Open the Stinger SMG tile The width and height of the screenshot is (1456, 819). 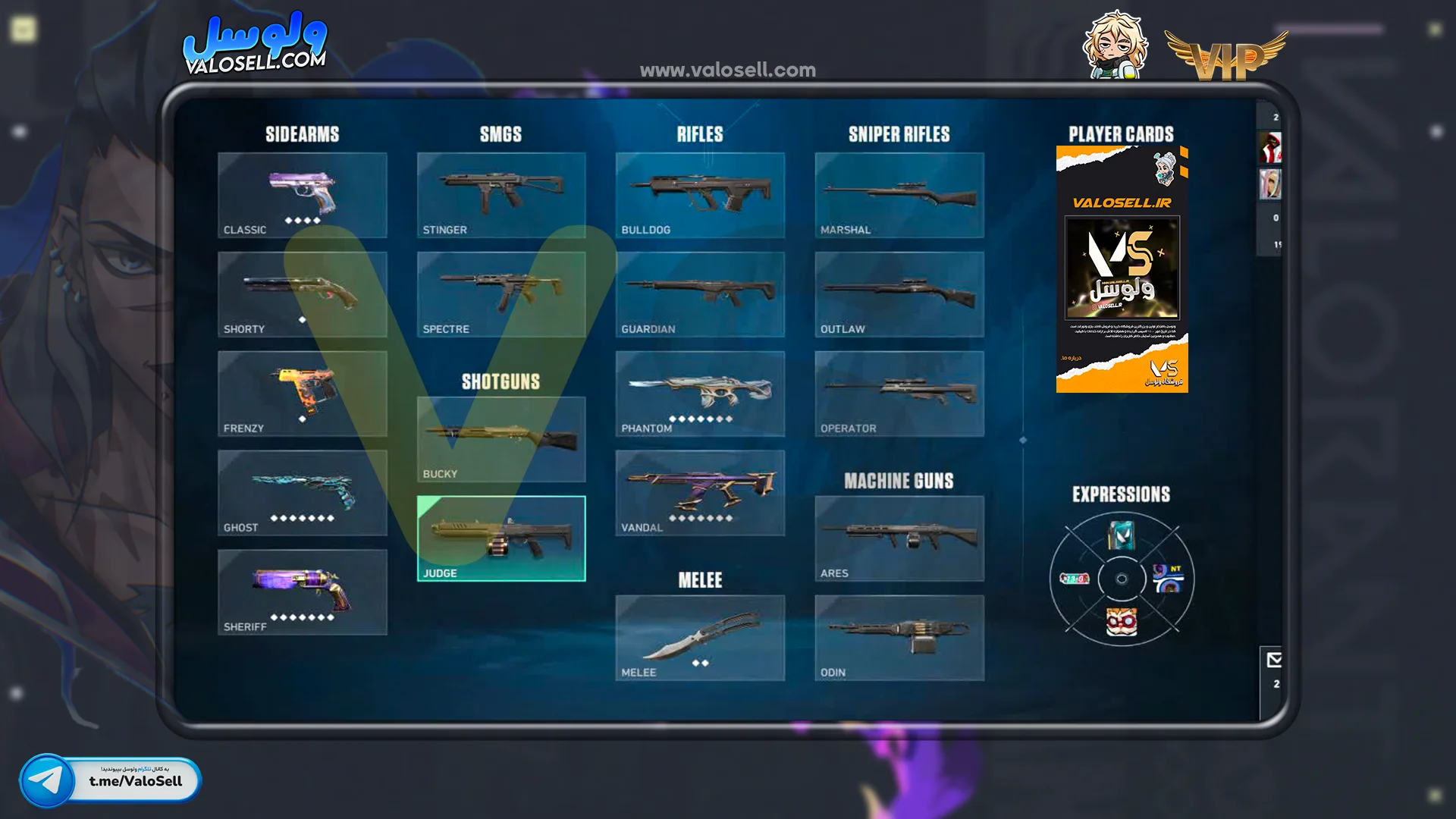(500, 195)
